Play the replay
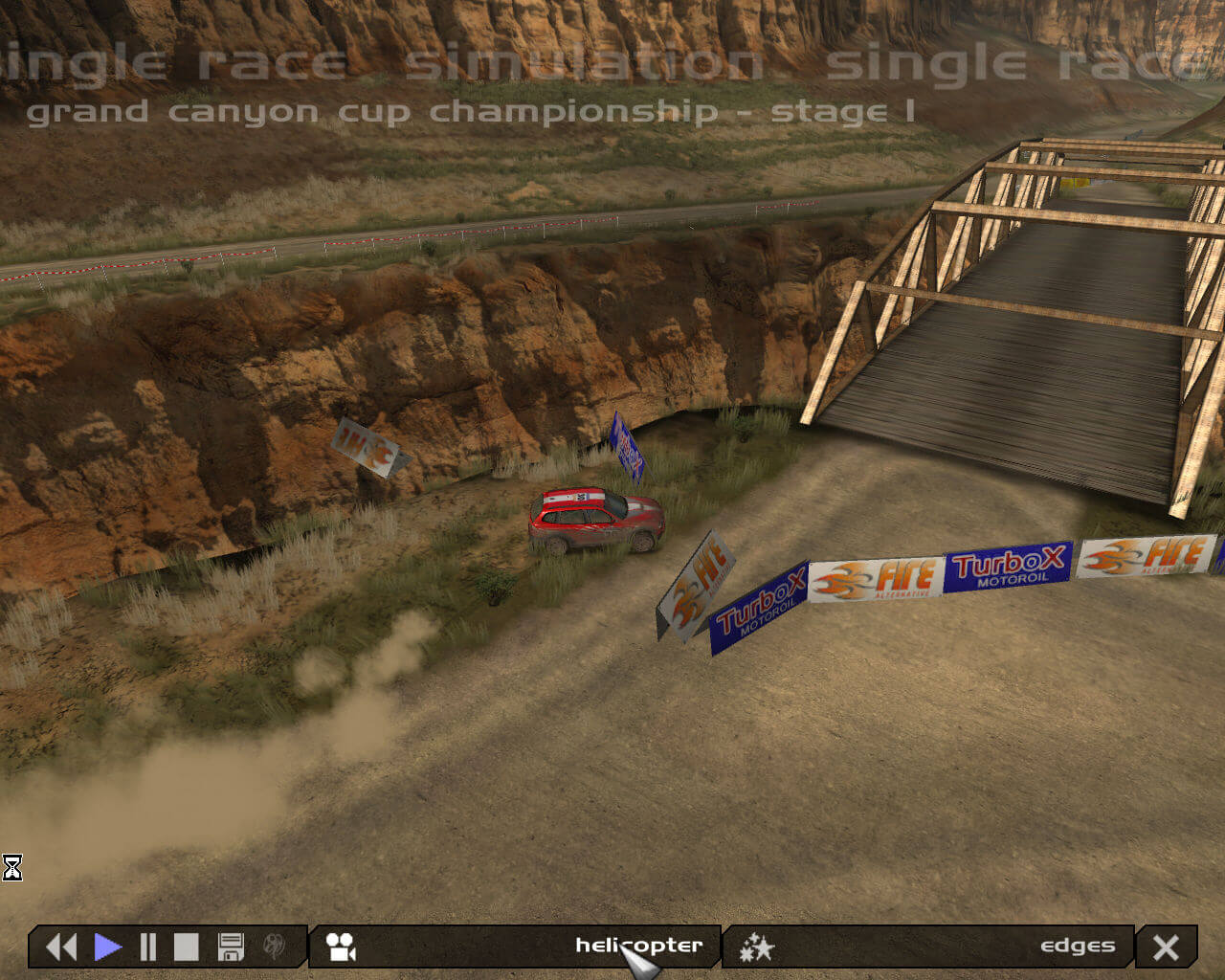This screenshot has width=1225, height=980. [x=108, y=947]
